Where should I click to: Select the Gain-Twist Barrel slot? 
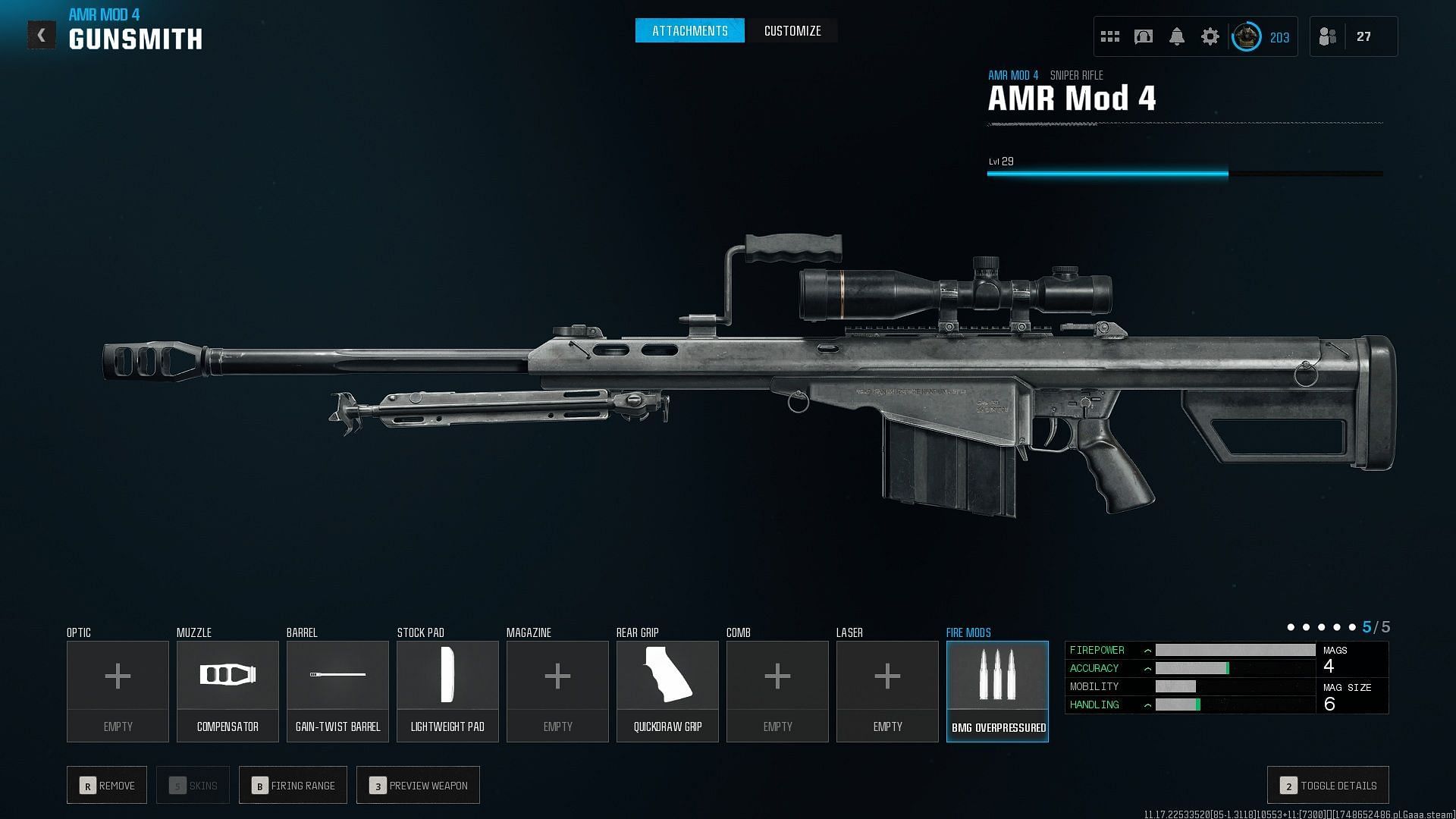(337, 691)
